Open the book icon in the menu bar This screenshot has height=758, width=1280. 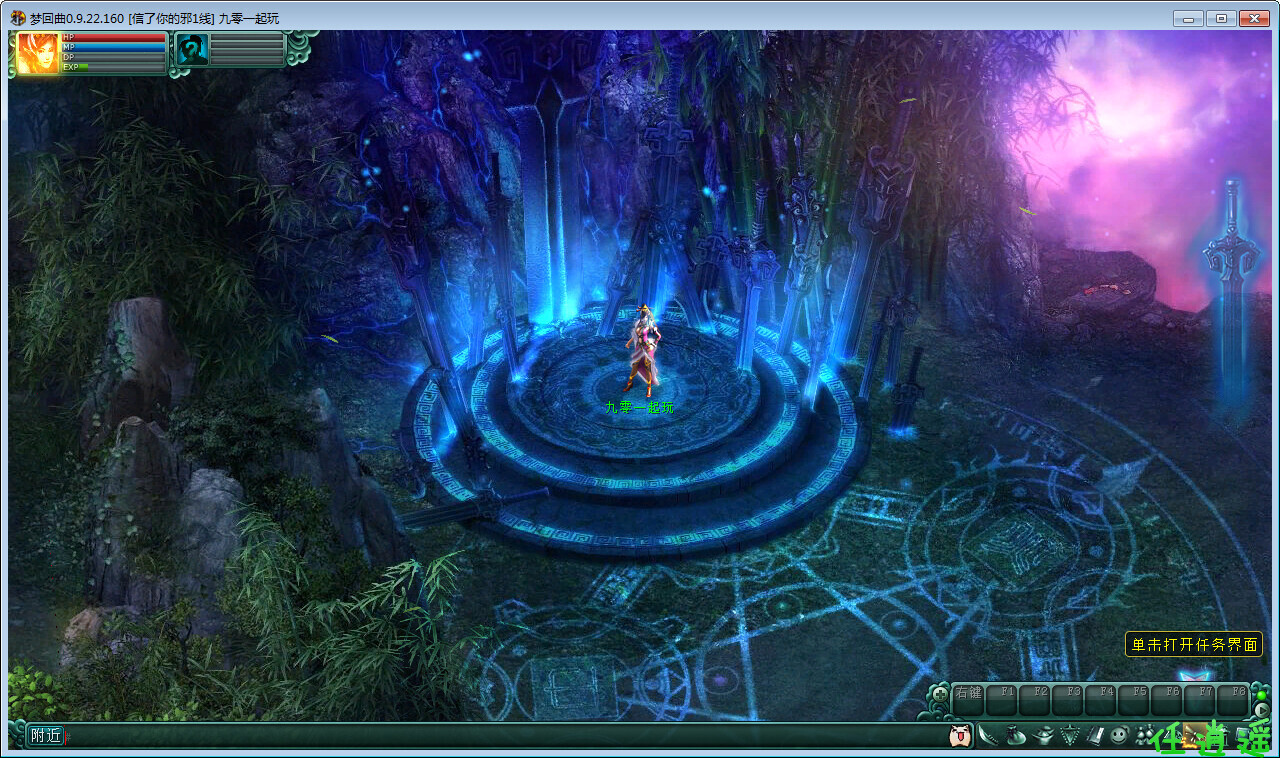coord(1095,737)
